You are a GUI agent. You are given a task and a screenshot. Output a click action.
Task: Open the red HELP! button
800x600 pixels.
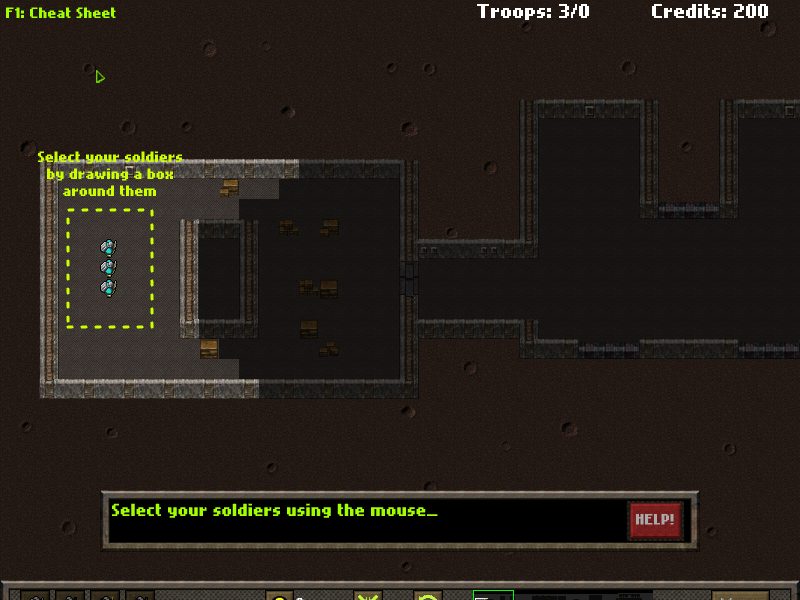pyautogui.click(x=655, y=520)
